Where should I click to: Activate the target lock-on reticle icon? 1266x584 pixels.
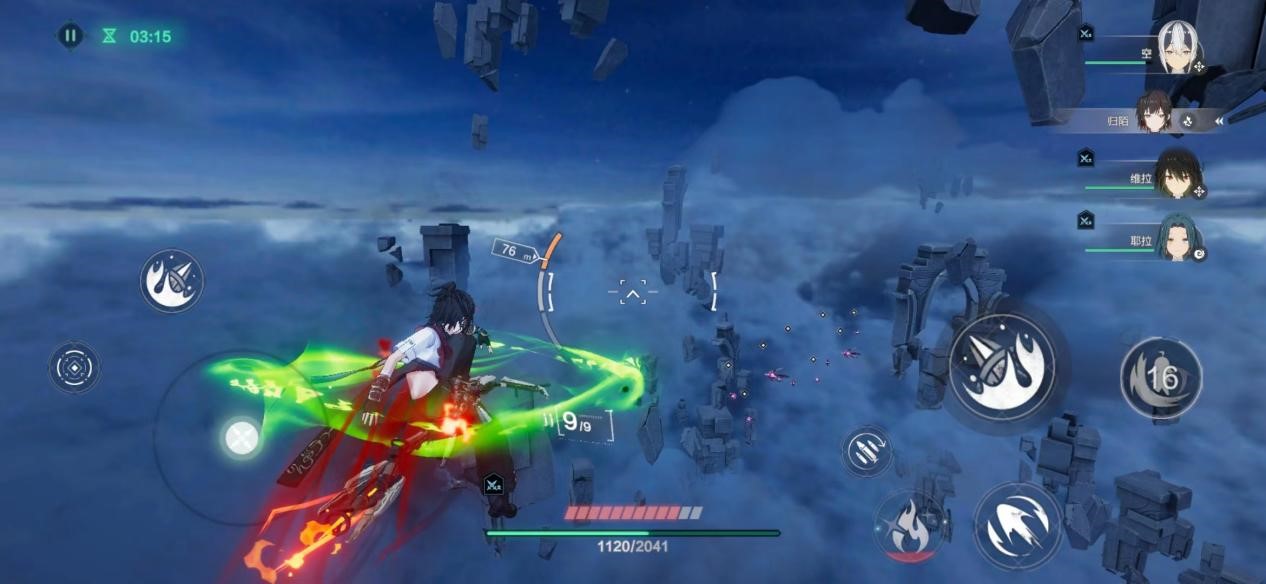click(x=75, y=368)
